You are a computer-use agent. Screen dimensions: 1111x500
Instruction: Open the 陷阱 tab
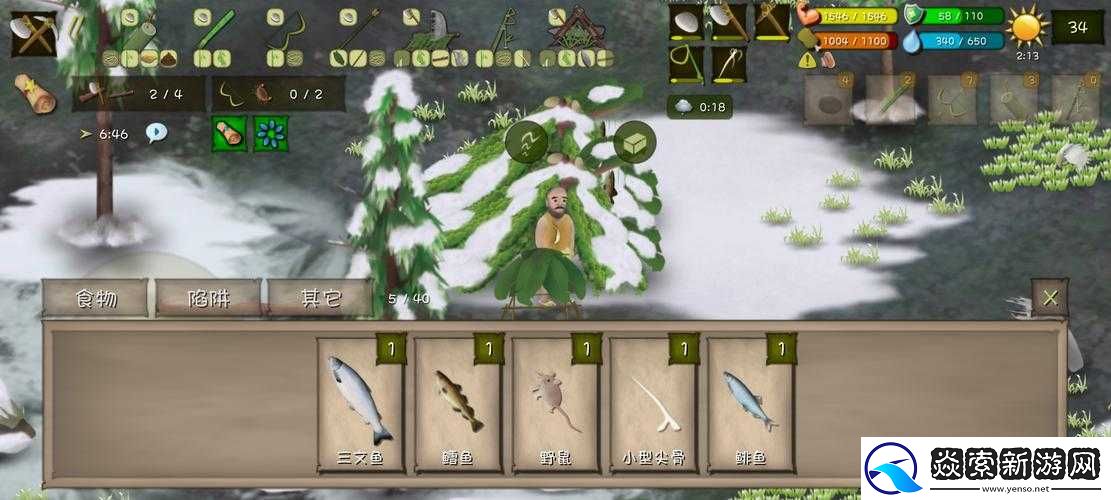(208, 299)
